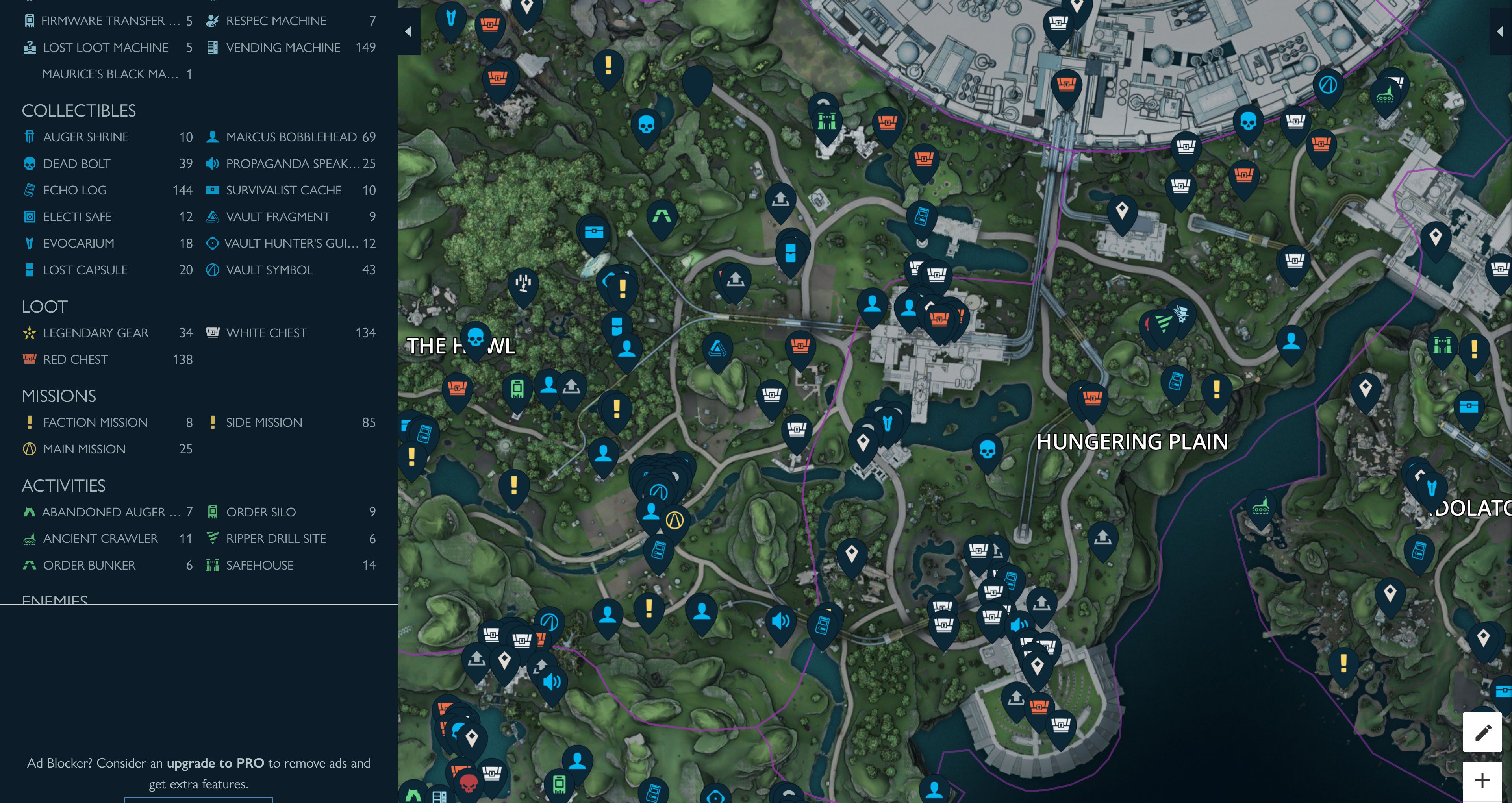Toggle the Marcus Bobblehead filter
This screenshot has height=803, width=1512.
pos(291,137)
